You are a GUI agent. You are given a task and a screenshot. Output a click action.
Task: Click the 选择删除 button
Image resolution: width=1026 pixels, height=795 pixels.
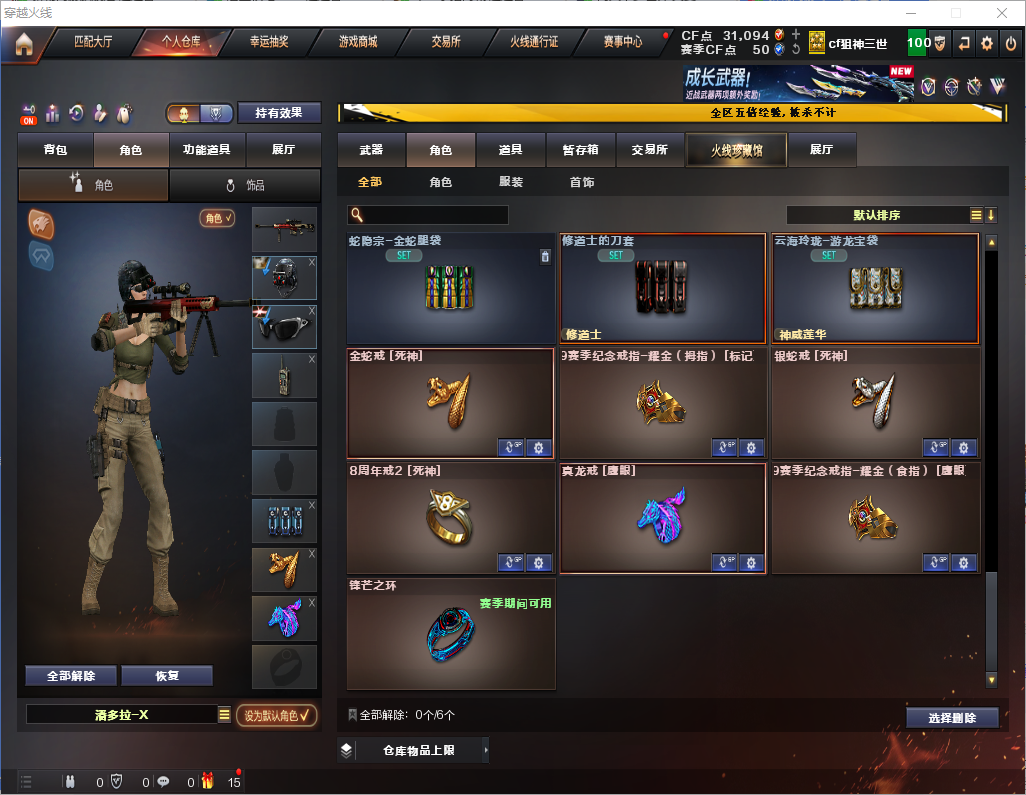[x=951, y=718]
